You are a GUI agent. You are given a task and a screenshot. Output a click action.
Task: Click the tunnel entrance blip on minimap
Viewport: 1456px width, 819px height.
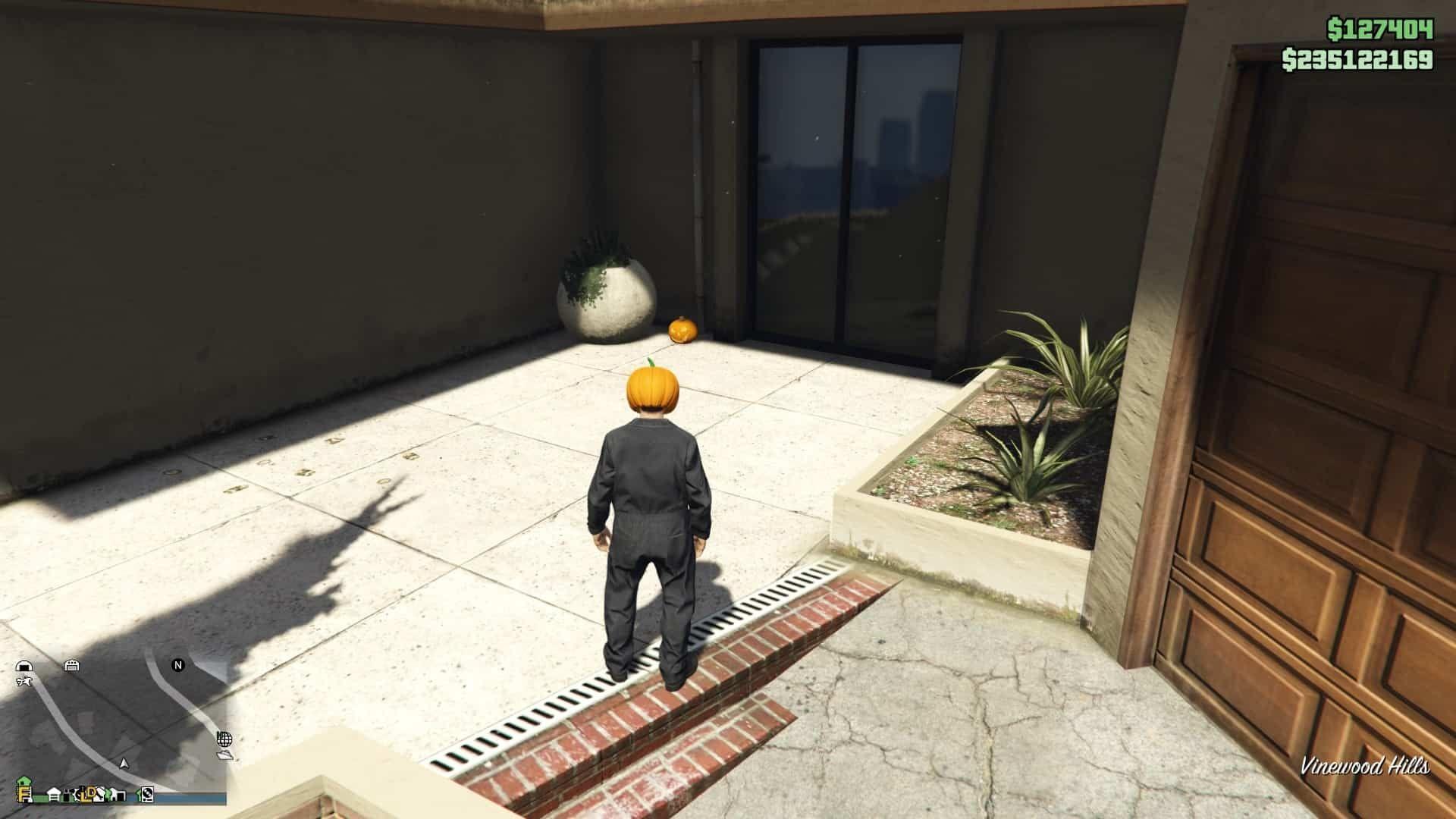[x=24, y=665]
